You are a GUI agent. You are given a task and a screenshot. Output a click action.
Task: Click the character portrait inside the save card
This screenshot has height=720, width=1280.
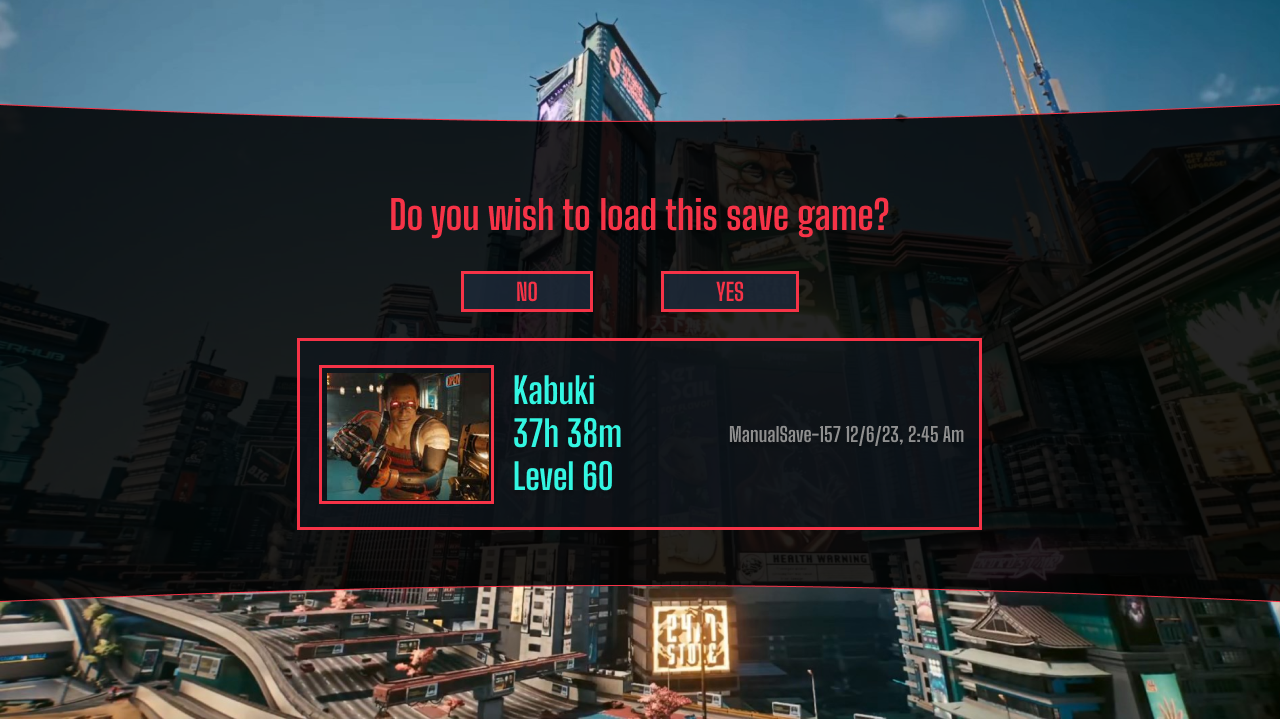pyautogui.click(x=406, y=434)
